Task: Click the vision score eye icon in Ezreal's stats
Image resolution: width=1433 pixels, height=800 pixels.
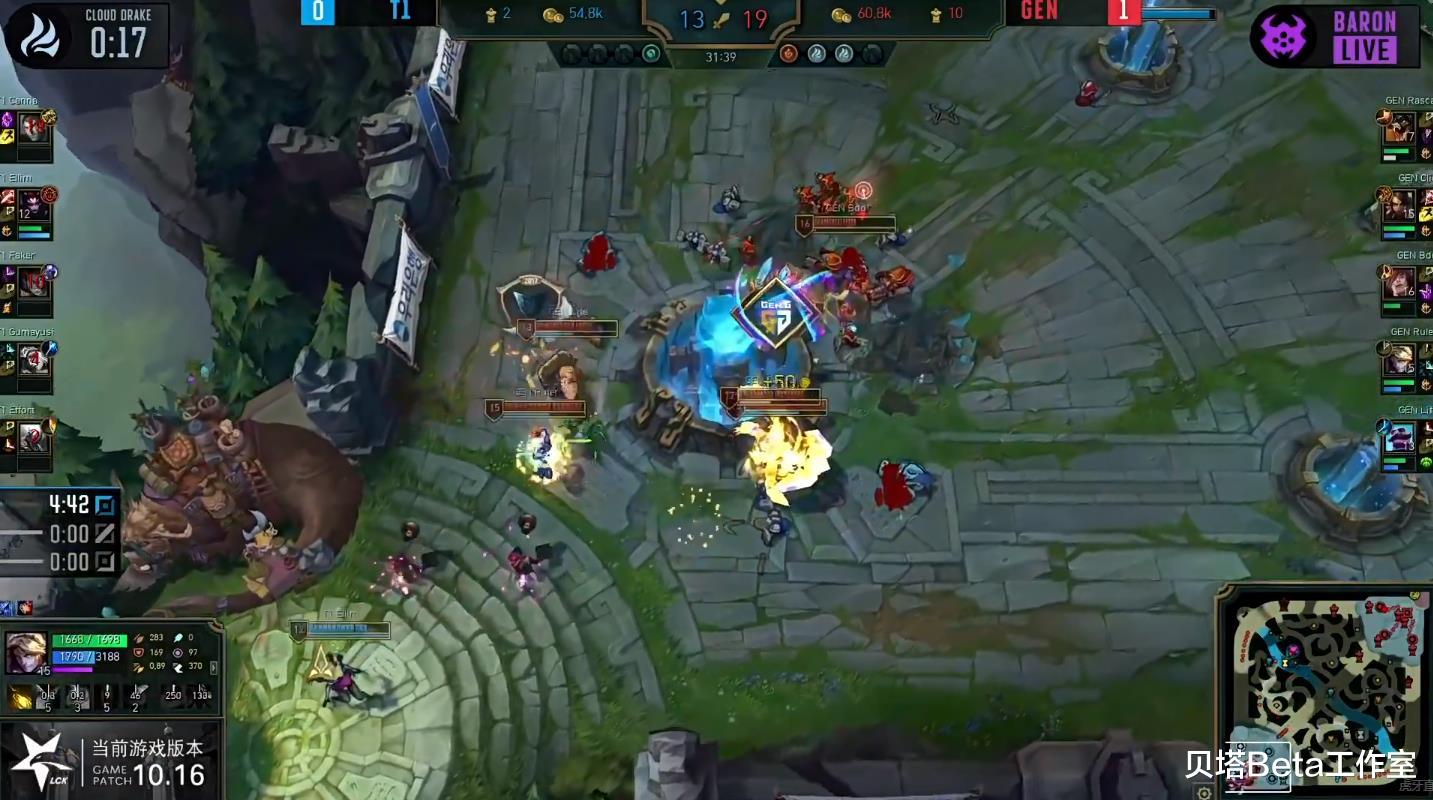Action: pos(178,655)
